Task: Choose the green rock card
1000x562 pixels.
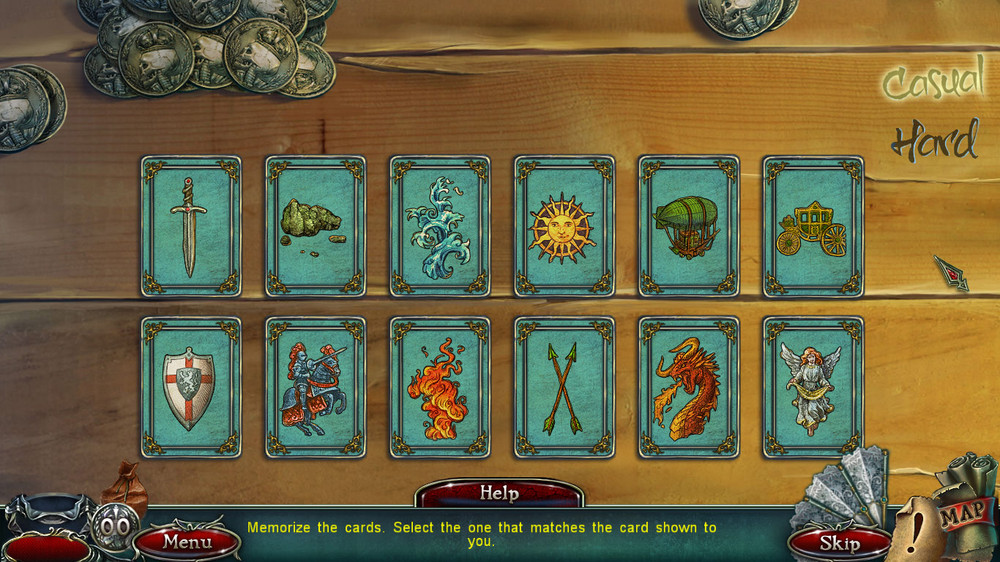Action: (x=315, y=226)
